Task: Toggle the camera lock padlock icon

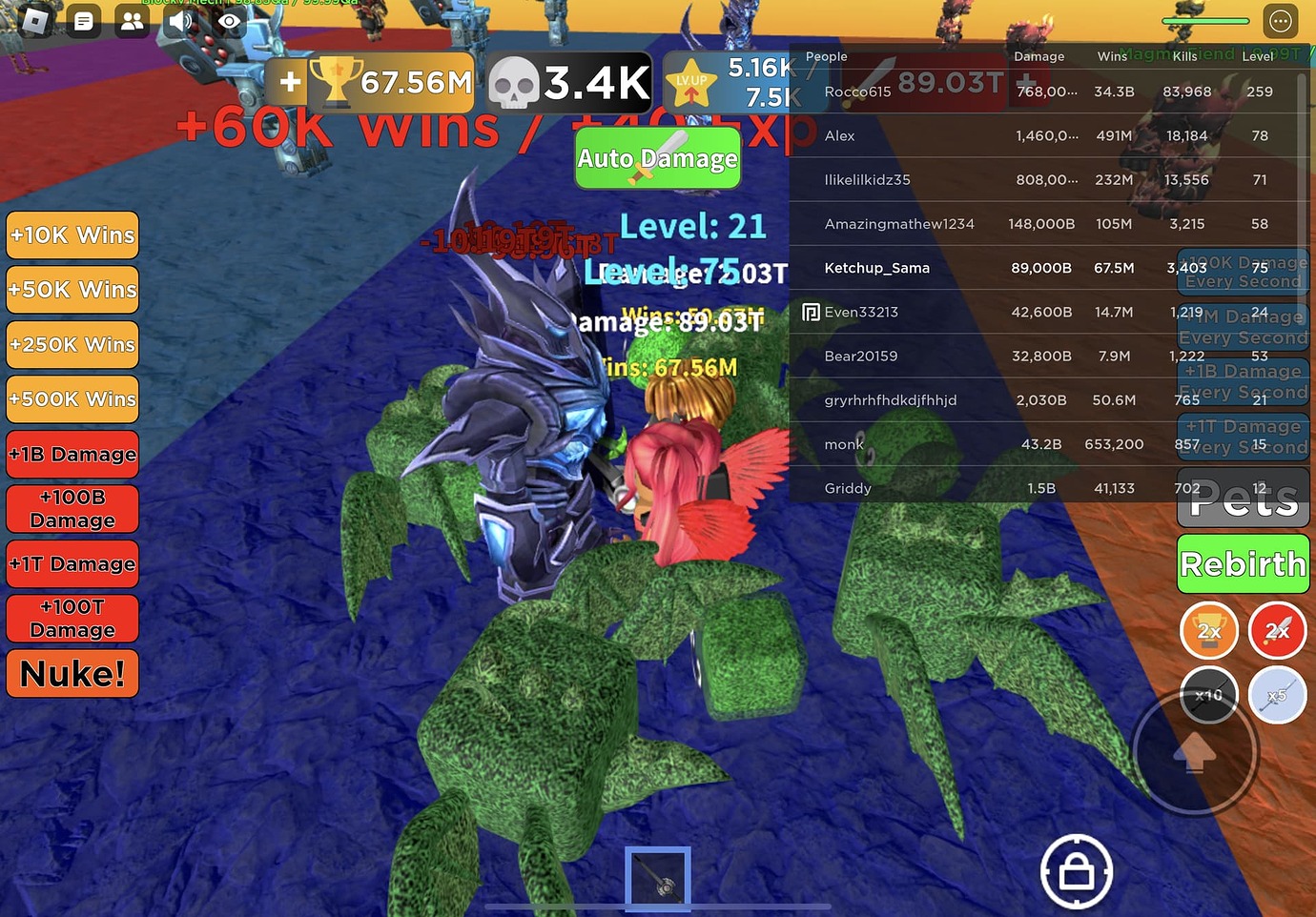Action: tap(1077, 871)
